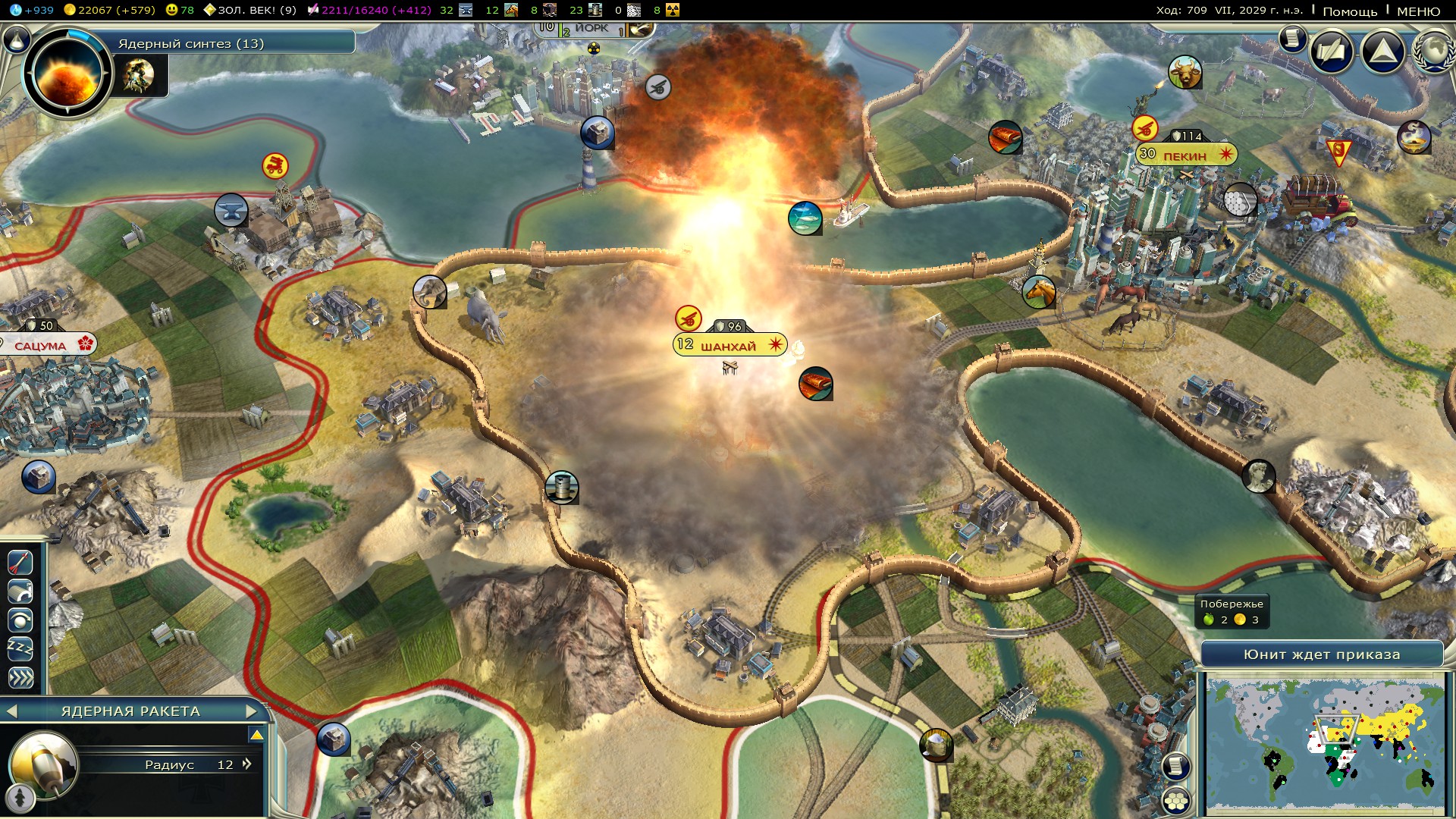Screen dimensions: 1456x819
Task: Open the Шанхай city banner
Action: tap(729, 346)
